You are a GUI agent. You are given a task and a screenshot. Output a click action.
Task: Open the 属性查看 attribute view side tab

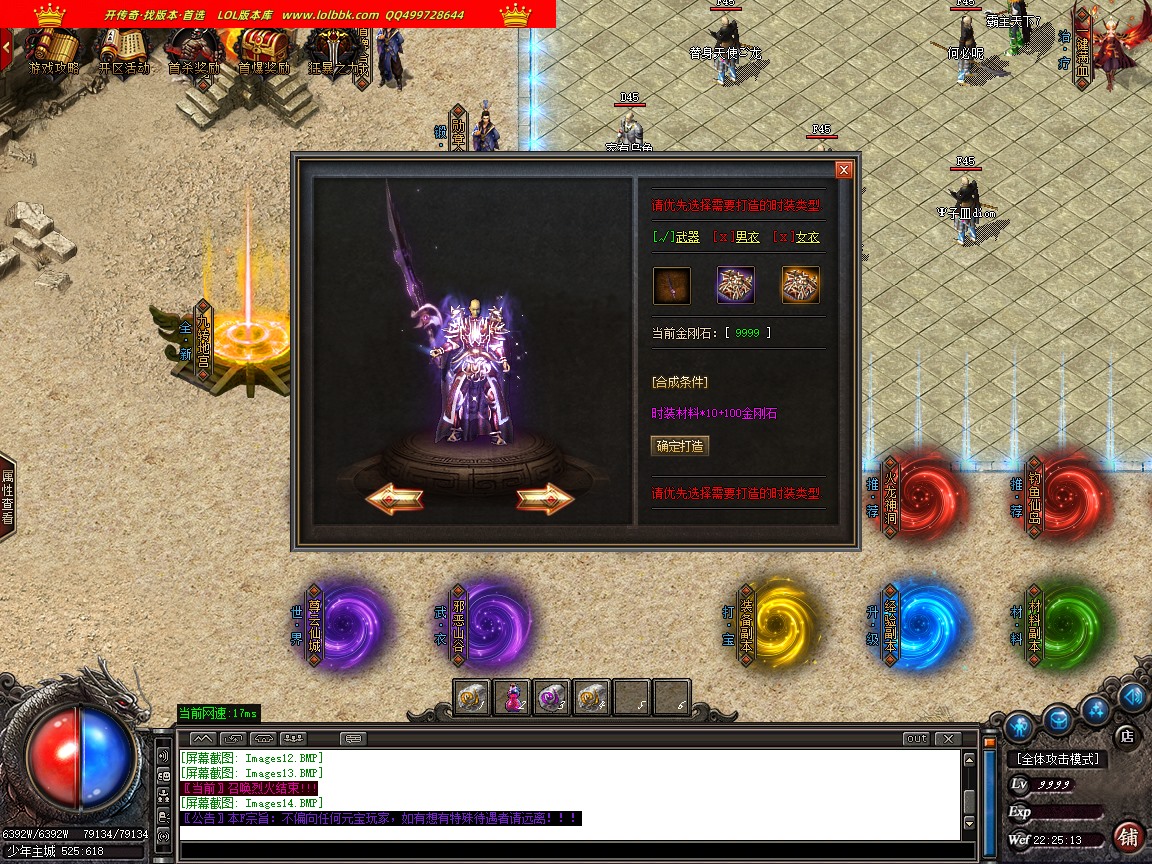click(8, 497)
